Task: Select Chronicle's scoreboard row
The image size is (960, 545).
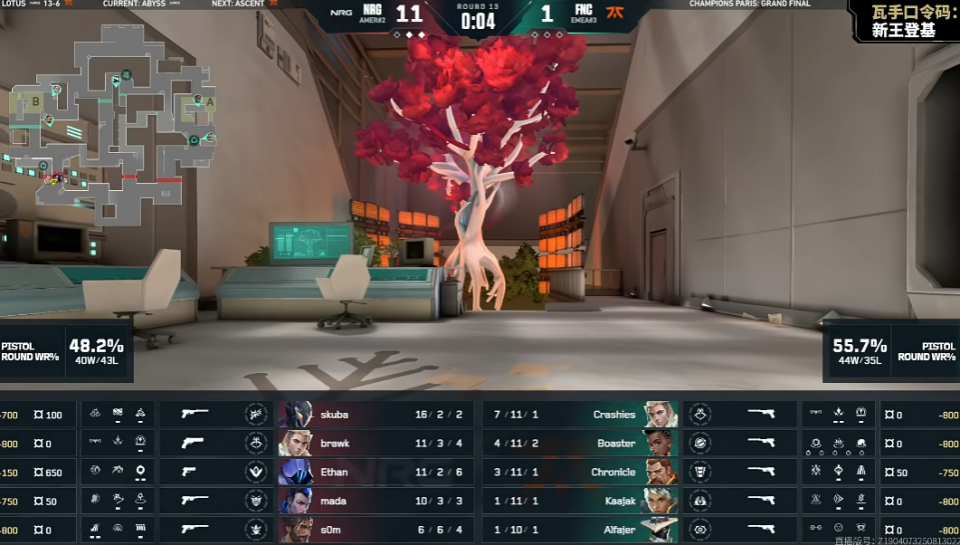Action: click(x=580, y=472)
